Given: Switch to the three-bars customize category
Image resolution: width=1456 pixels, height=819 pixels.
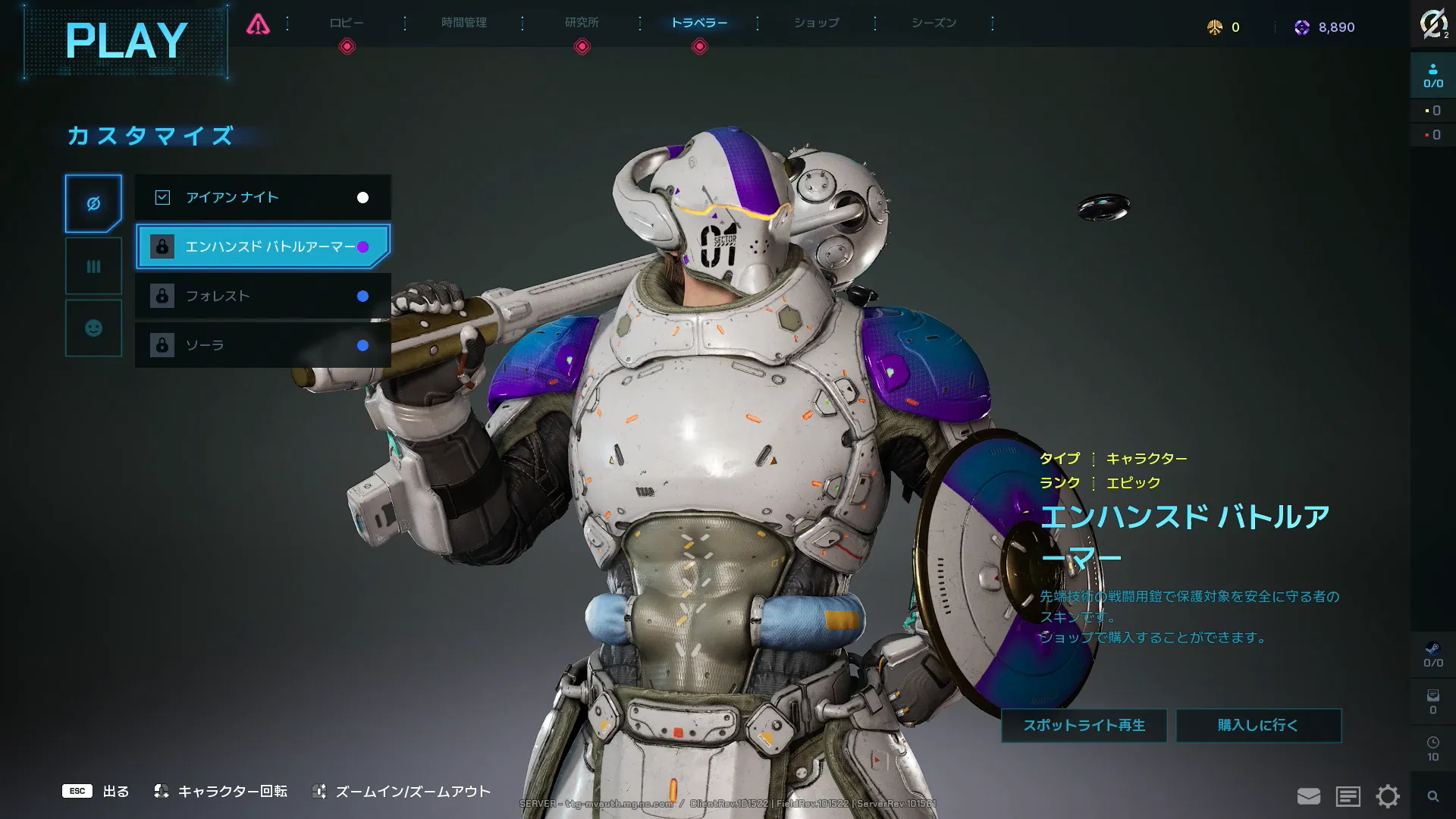Looking at the screenshot, I should [x=93, y=266].
